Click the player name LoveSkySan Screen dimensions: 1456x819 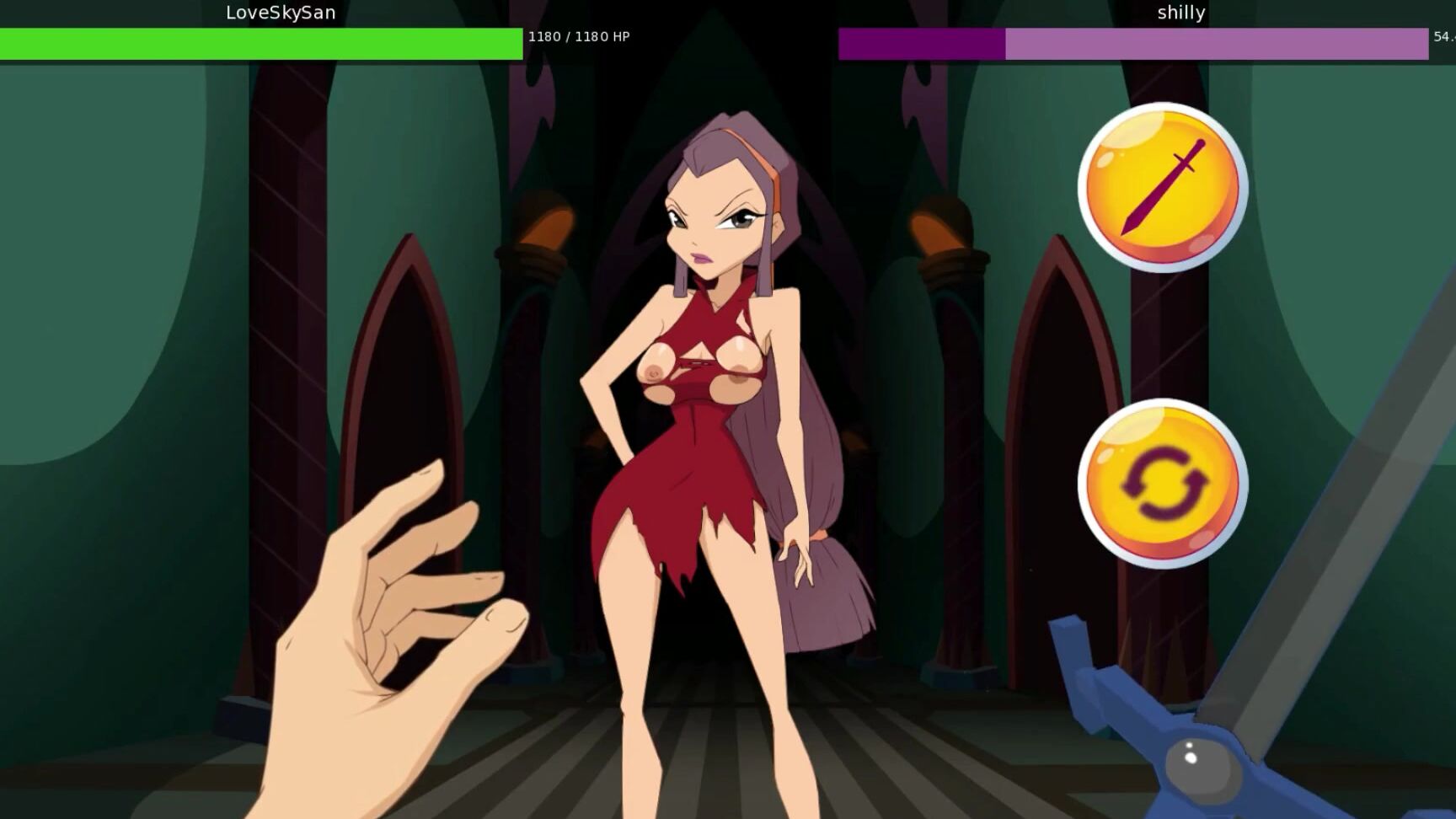281,12
